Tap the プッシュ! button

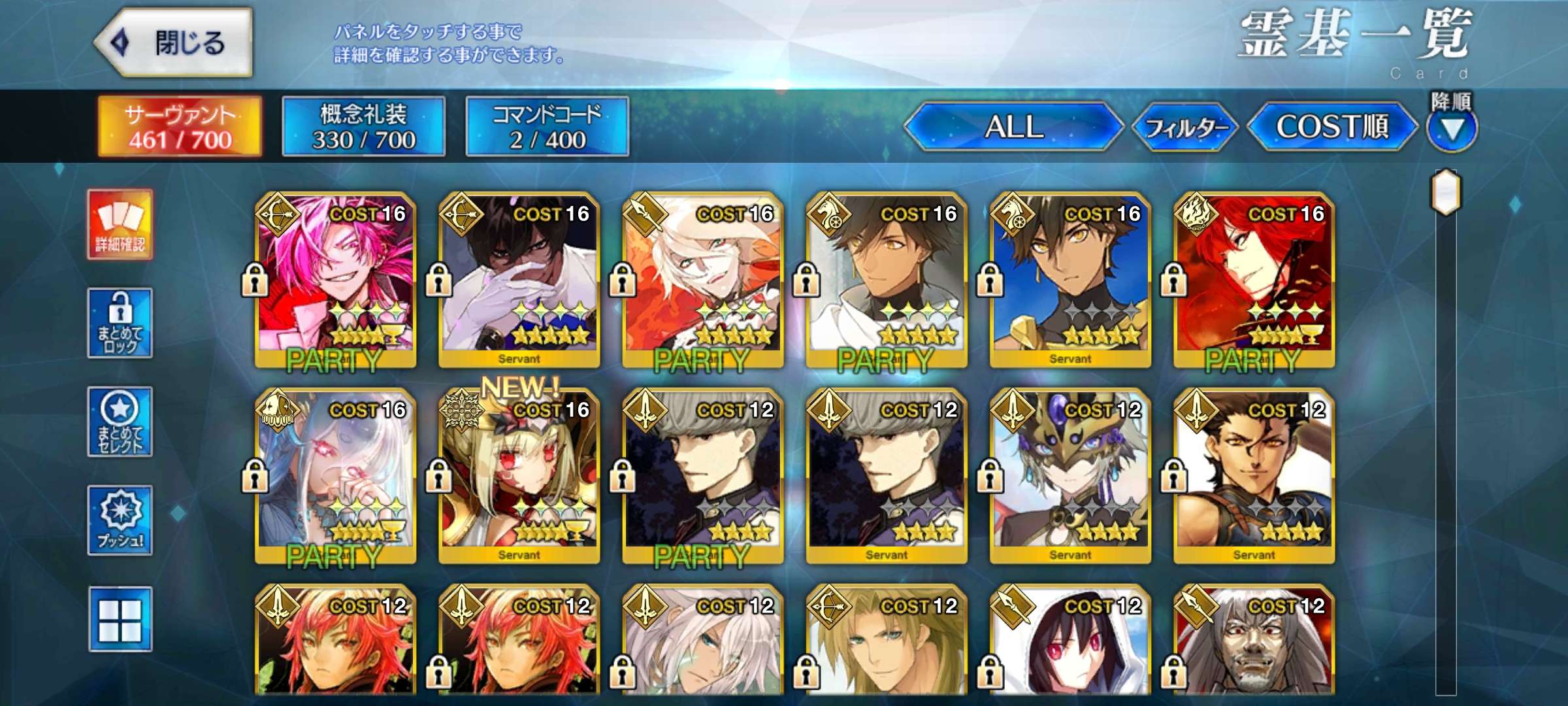[x=120, y=520]
